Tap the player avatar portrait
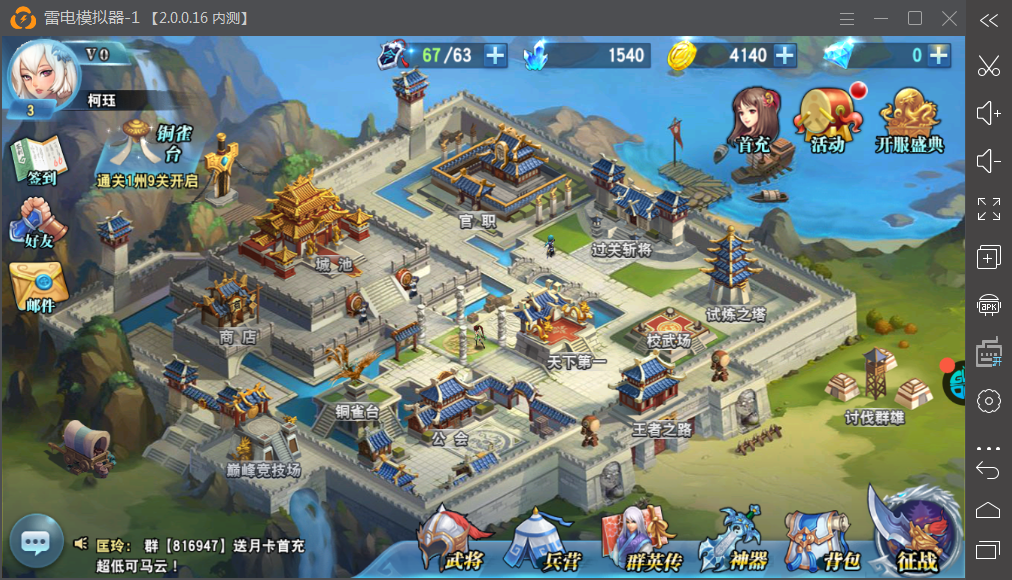This screenshot has height=580, width=1012. point(42,75)
